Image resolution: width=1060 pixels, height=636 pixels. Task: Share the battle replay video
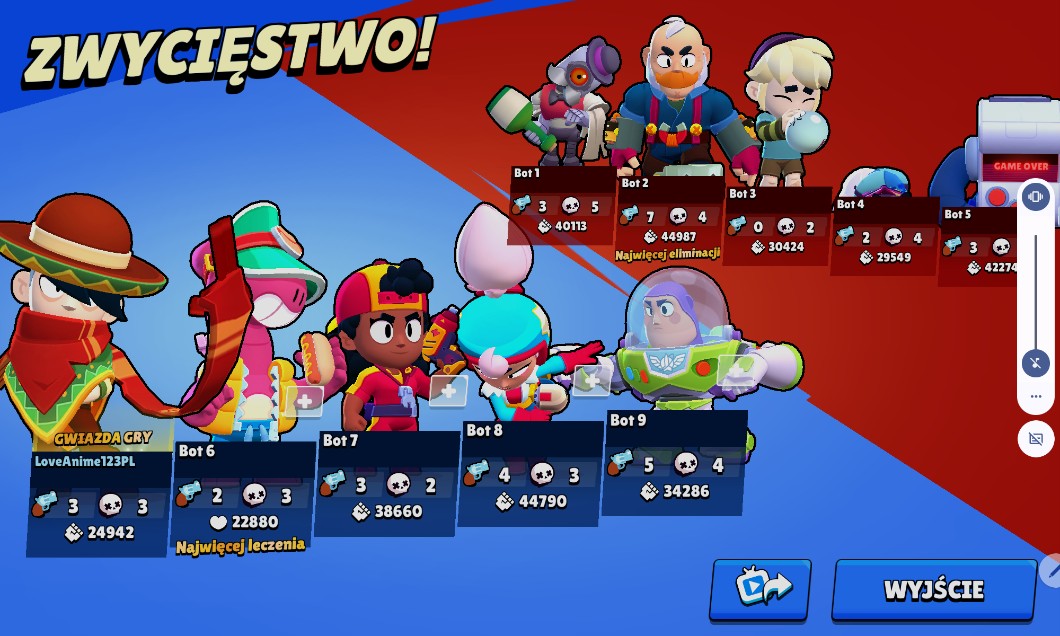(x=760, y=589)
